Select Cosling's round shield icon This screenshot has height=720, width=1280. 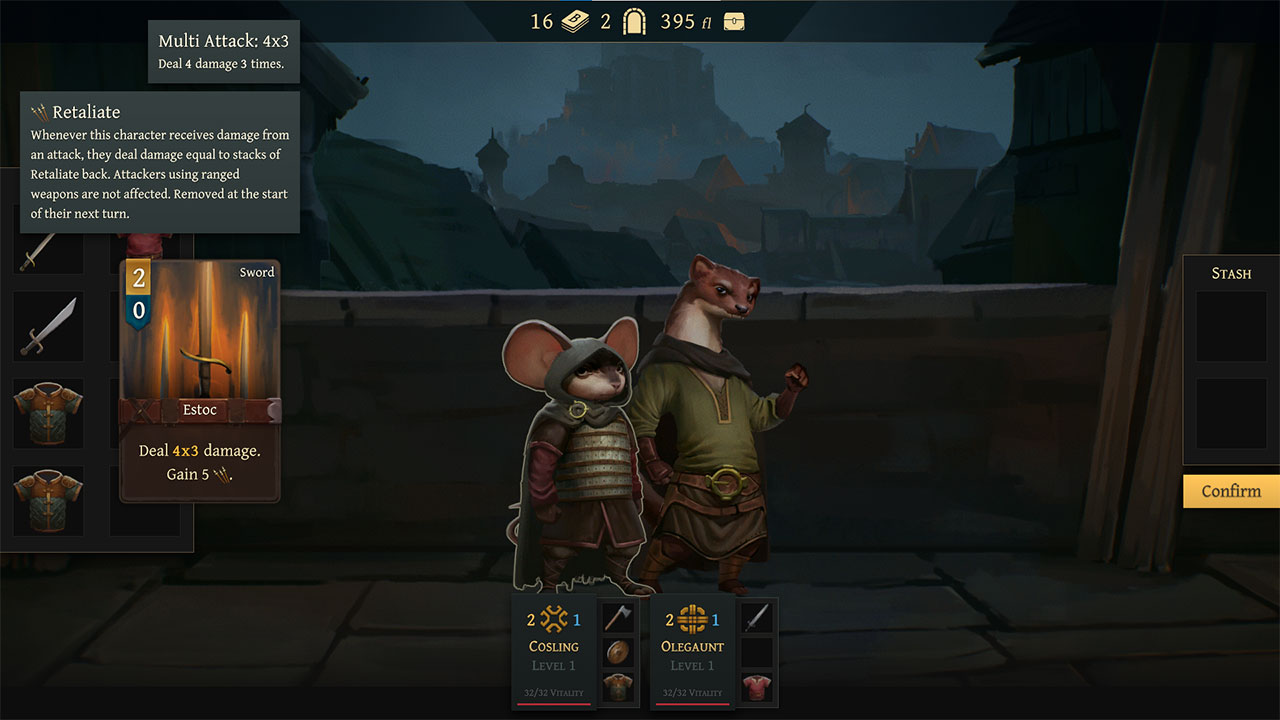point(618,652)
